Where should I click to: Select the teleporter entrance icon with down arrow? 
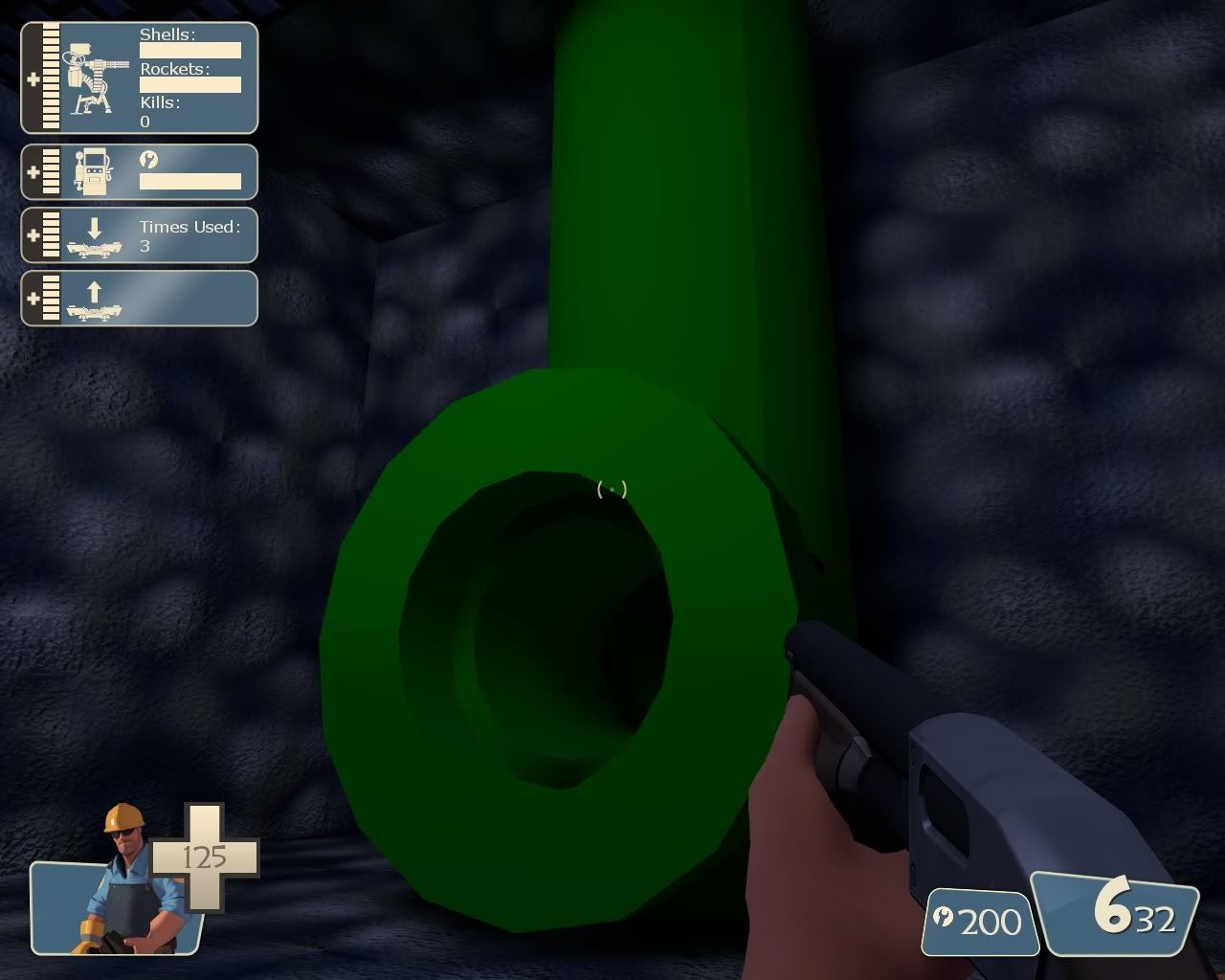pyautogui.click(x=96, y=239)
